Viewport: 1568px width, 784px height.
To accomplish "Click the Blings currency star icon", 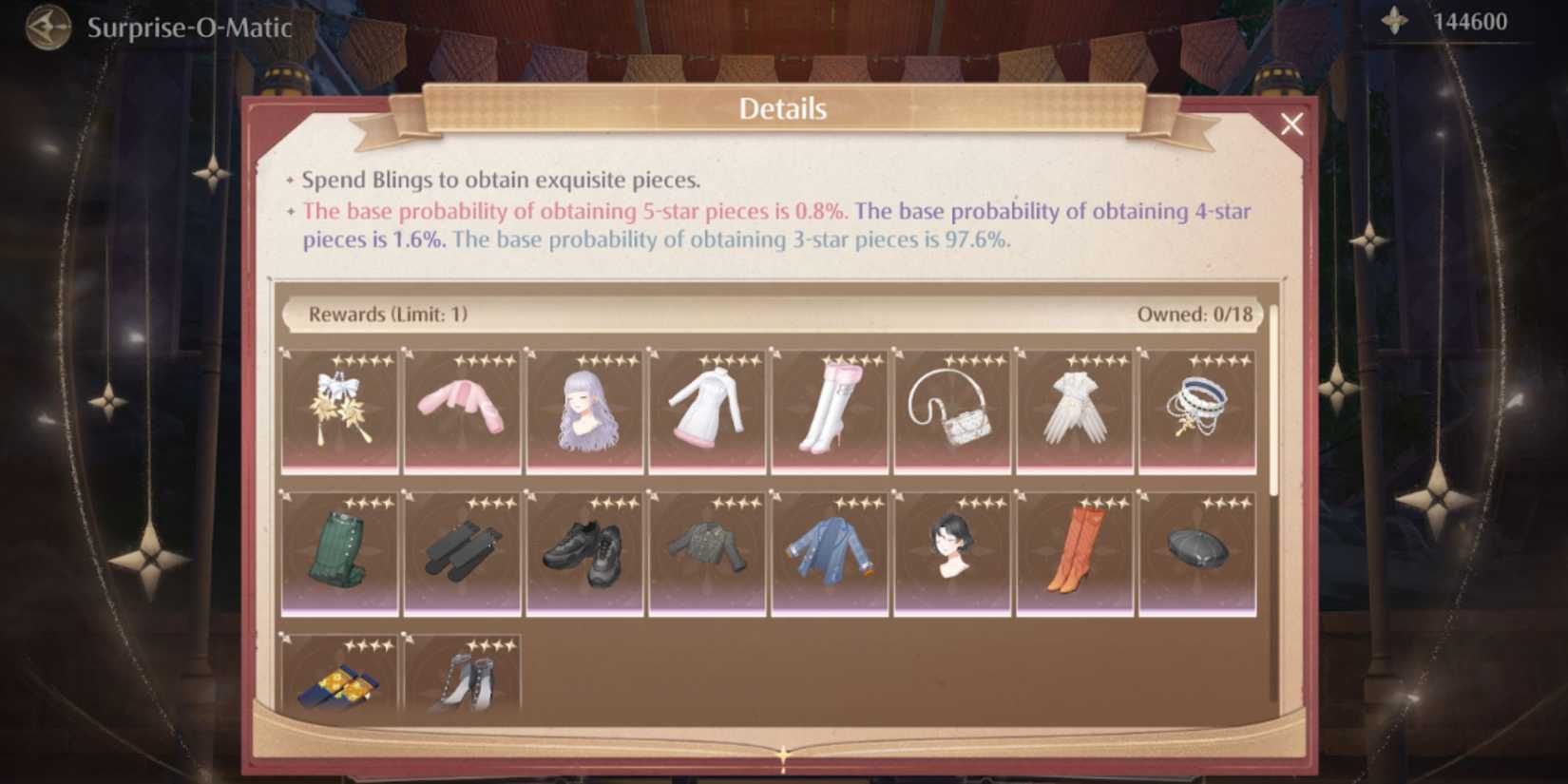I will pyautogui.click(x=1392, y=18).
